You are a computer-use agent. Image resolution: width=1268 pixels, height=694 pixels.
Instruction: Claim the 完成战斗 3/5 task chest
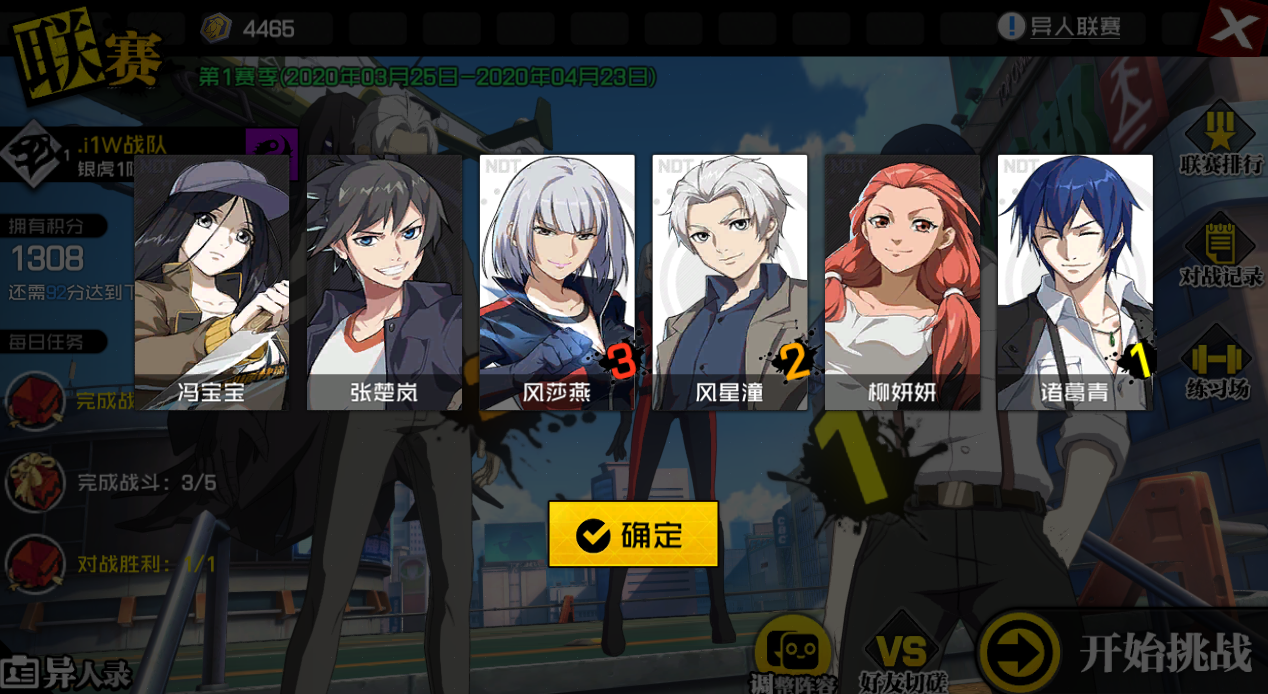[36, 483]
